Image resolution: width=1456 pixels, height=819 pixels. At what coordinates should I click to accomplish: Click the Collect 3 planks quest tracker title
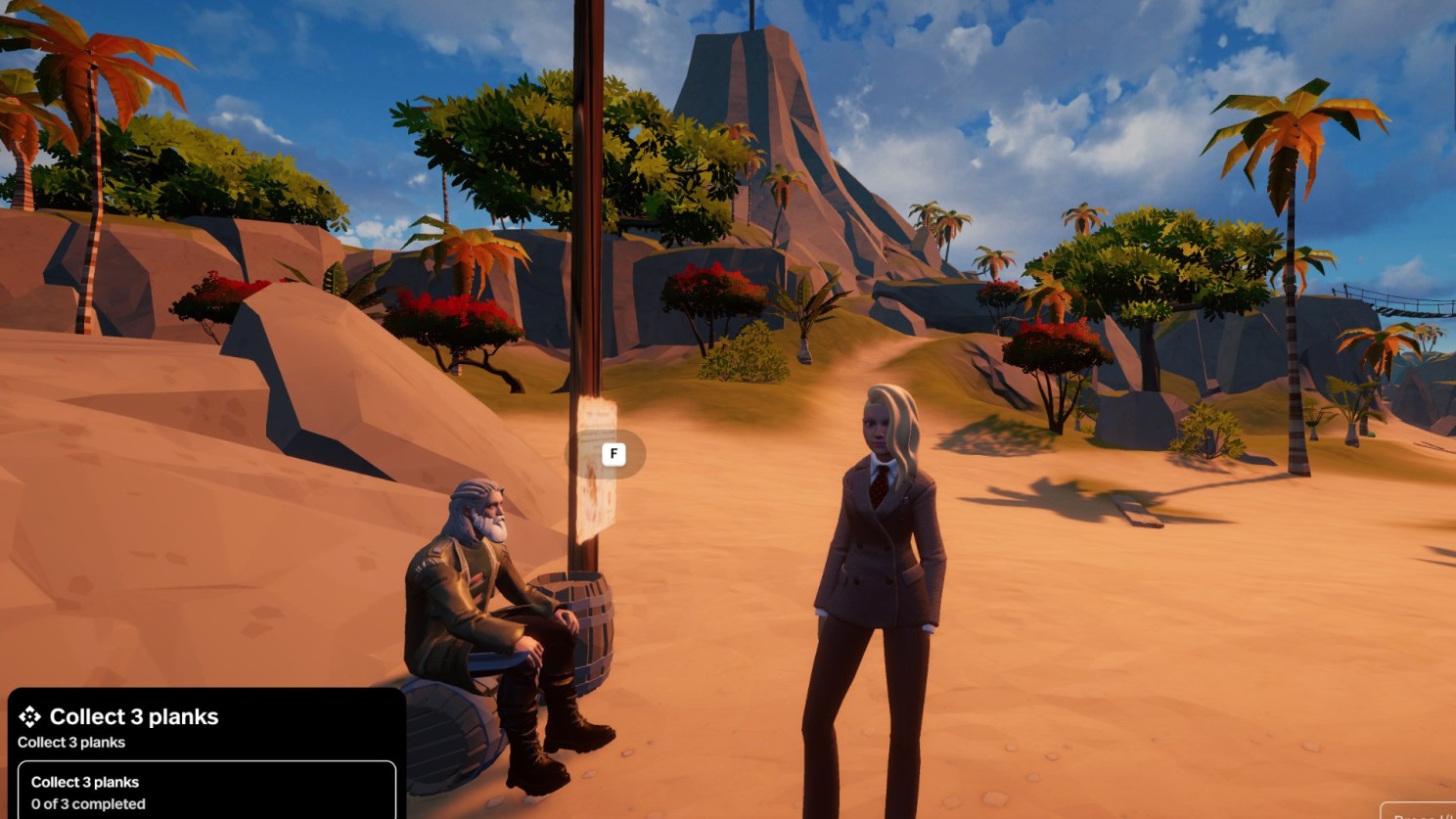point(134,717)
